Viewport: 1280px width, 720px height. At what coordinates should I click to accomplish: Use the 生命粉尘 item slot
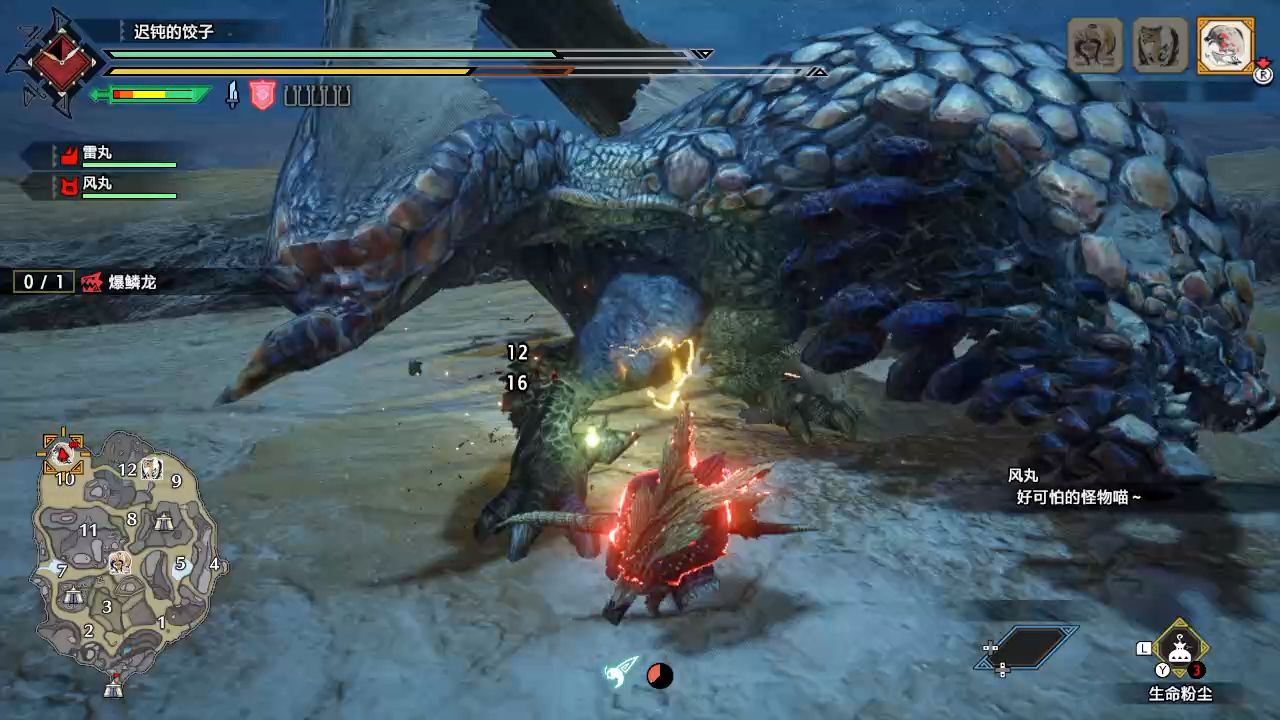[x=1180, y=648]
